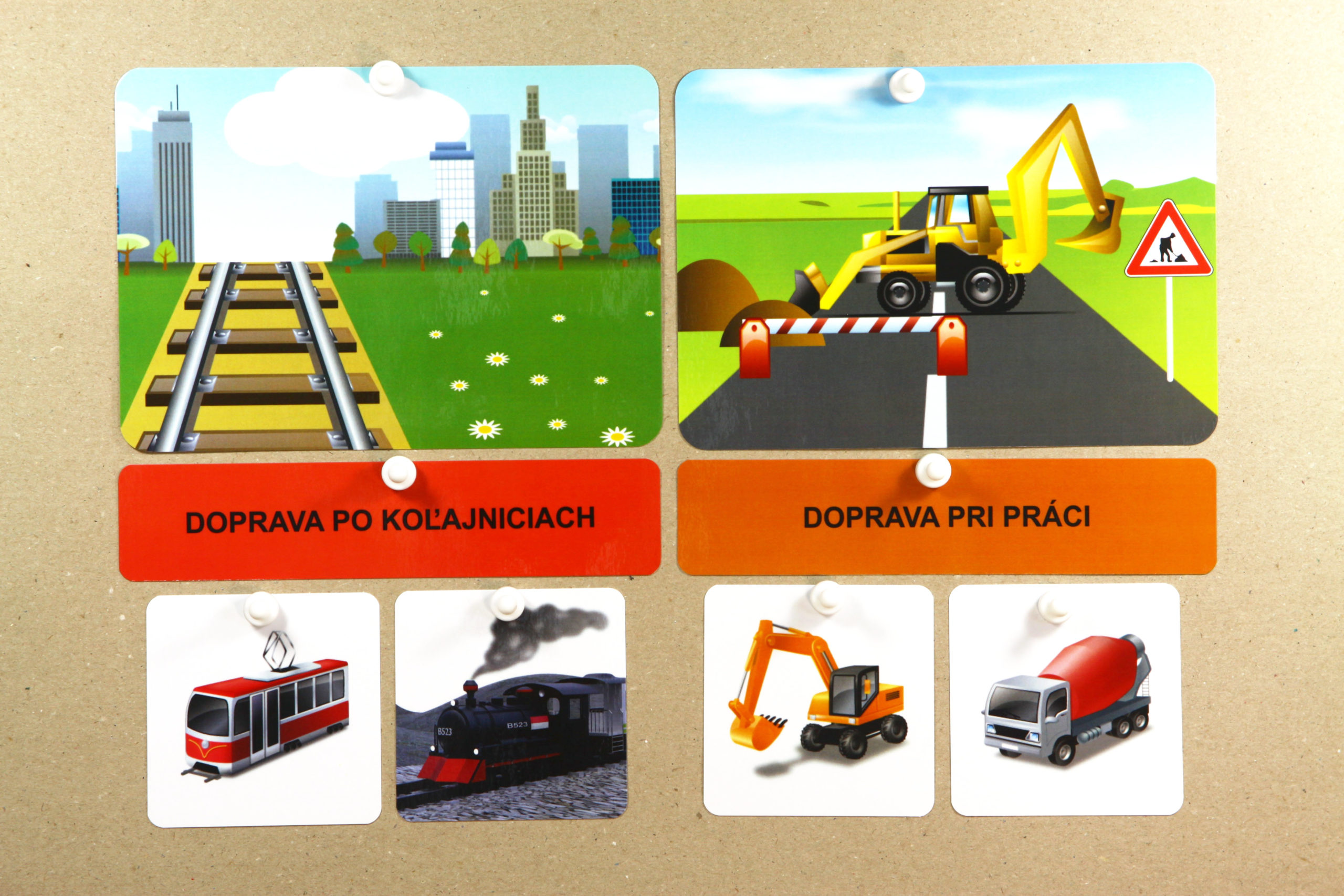Pick the black steam locomotive card
1344x896 pixels.
point(511,707)
